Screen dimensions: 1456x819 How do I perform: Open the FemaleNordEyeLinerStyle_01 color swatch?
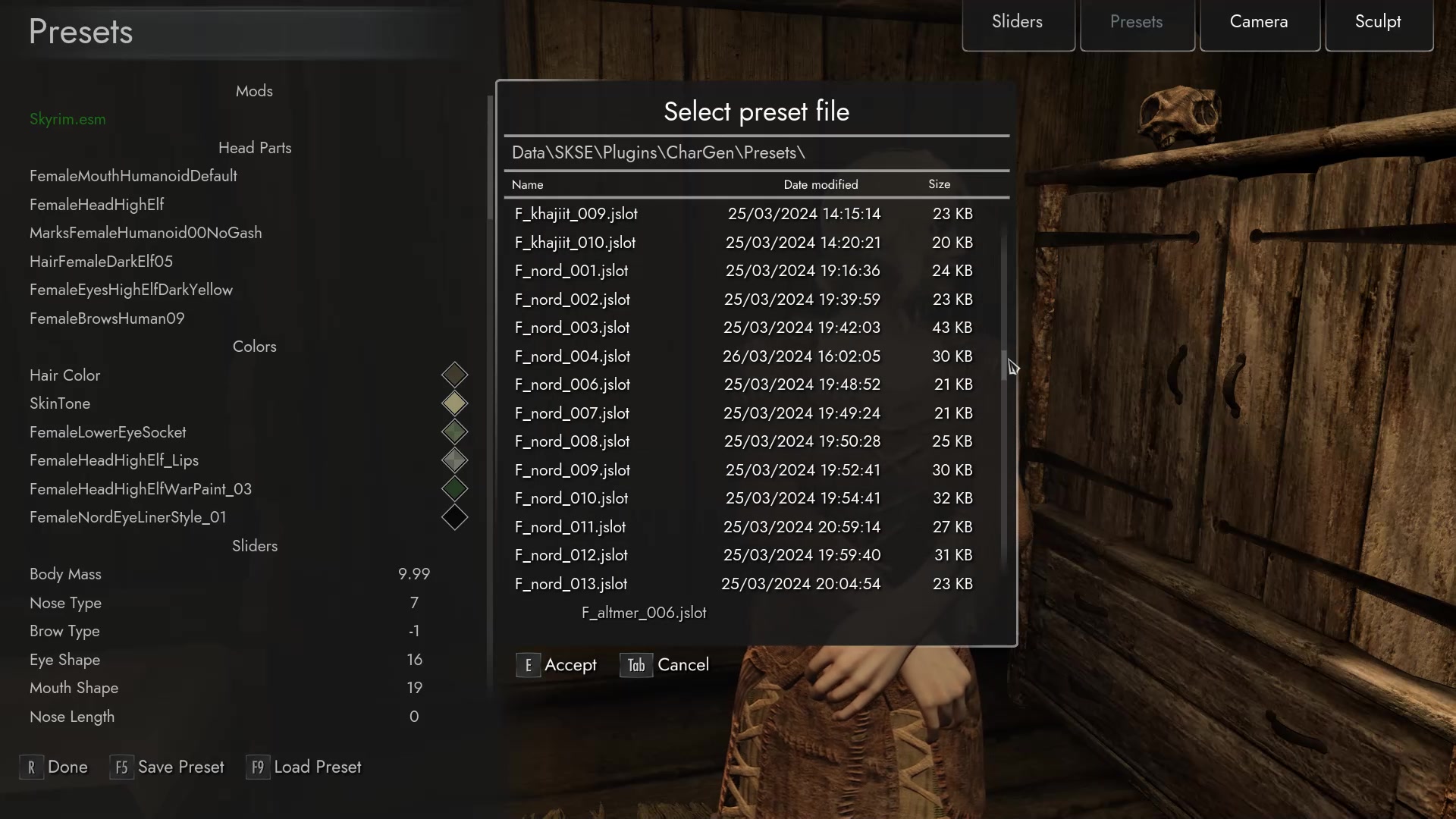click(454, 516)
